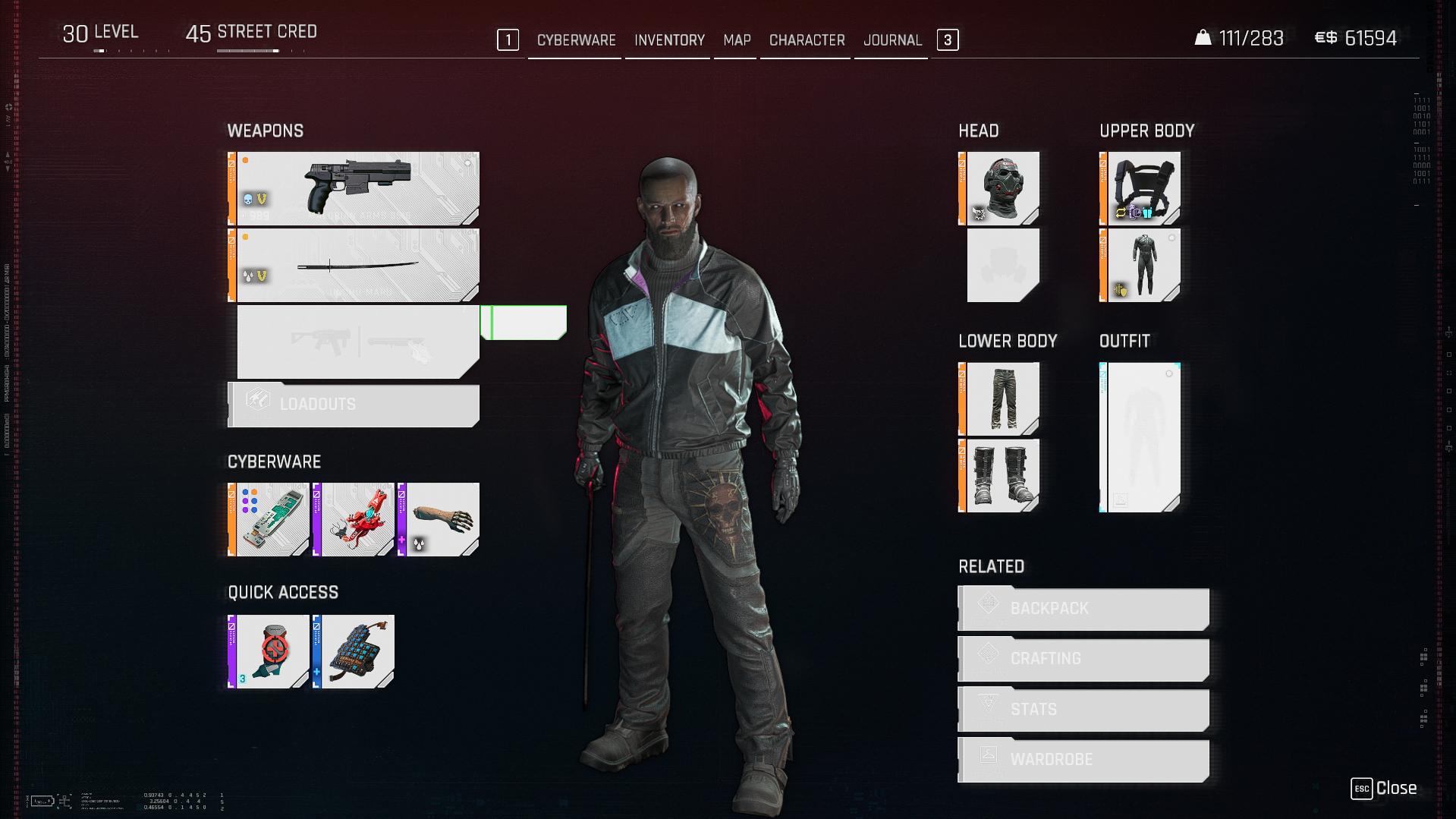Choose the tactical vest upper body slot
The image size is (1456, 819).
(1142, 188)
